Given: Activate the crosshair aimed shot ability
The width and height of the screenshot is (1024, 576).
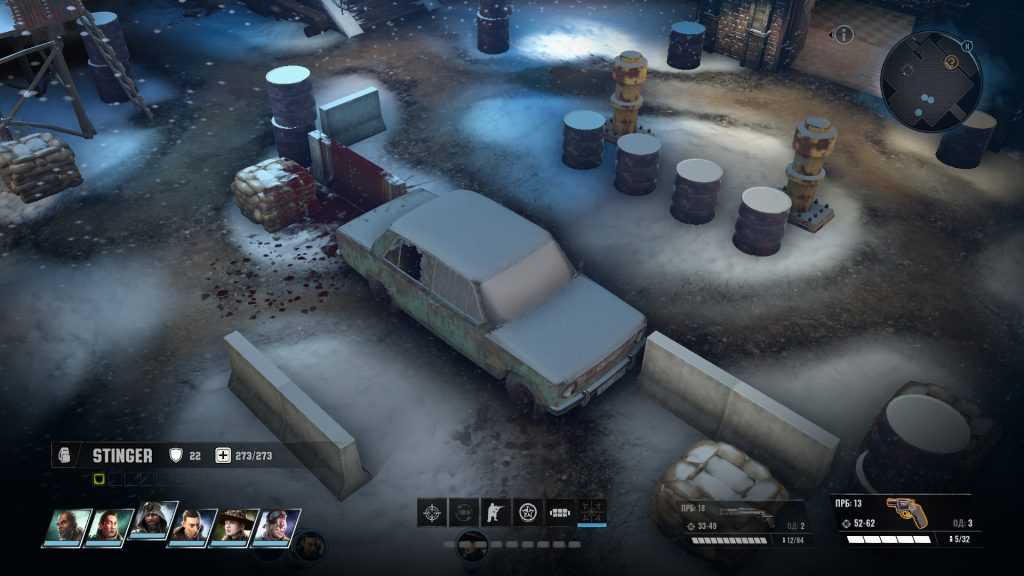Looking at the screenshot, I should pos(432,512).
